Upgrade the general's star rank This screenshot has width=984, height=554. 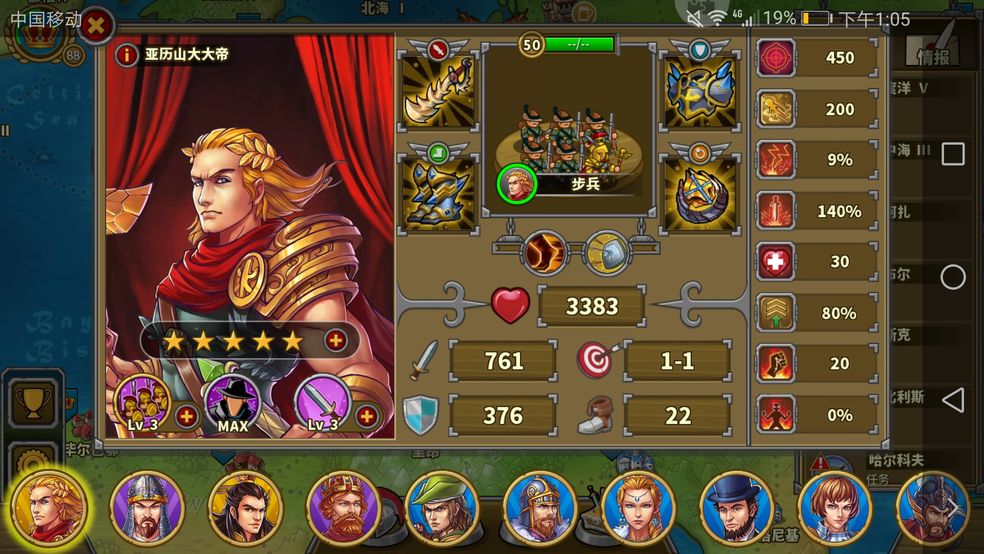coord(336,341)
